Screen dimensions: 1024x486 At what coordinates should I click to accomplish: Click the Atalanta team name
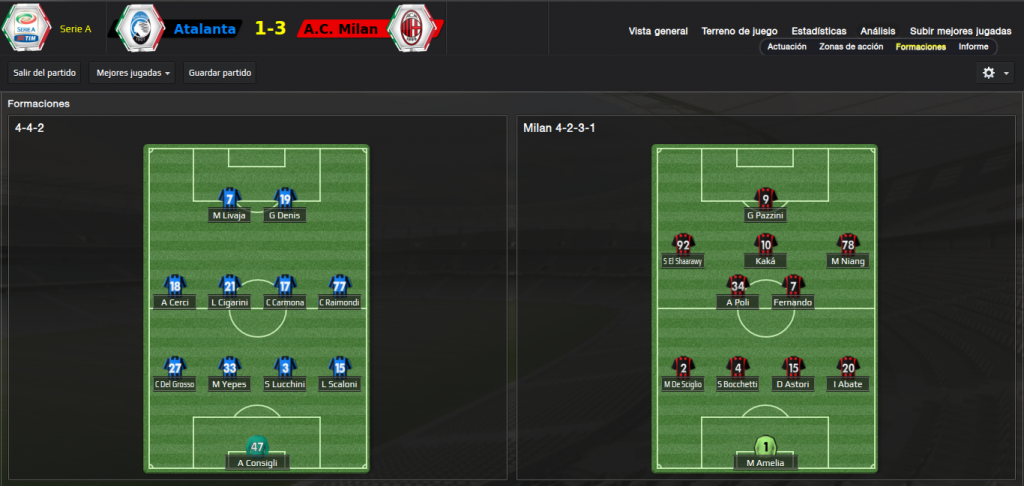tap(205, 29)
